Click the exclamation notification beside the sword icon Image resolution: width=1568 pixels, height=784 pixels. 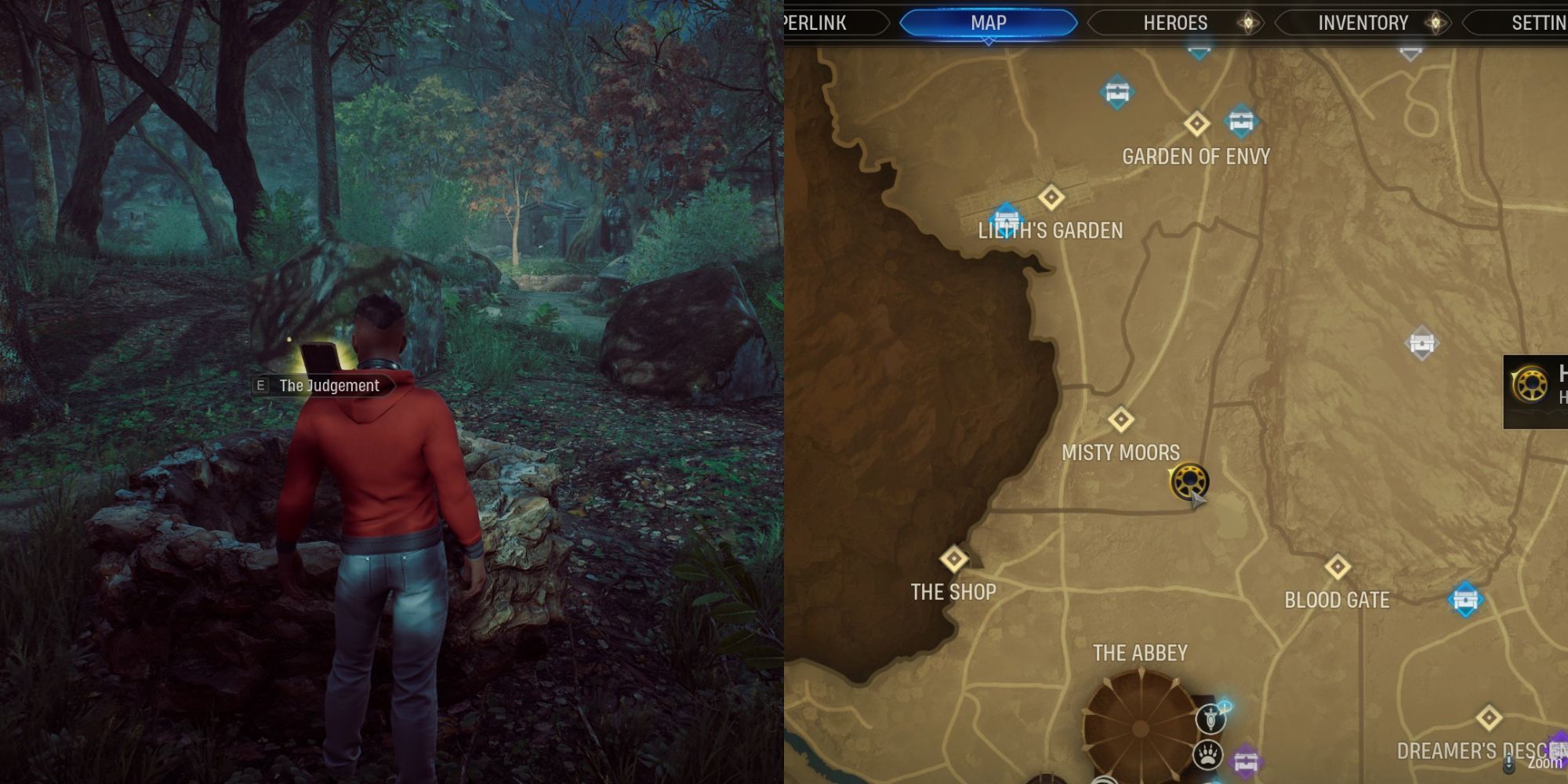pyautogui.click(x=1224, y=703)
